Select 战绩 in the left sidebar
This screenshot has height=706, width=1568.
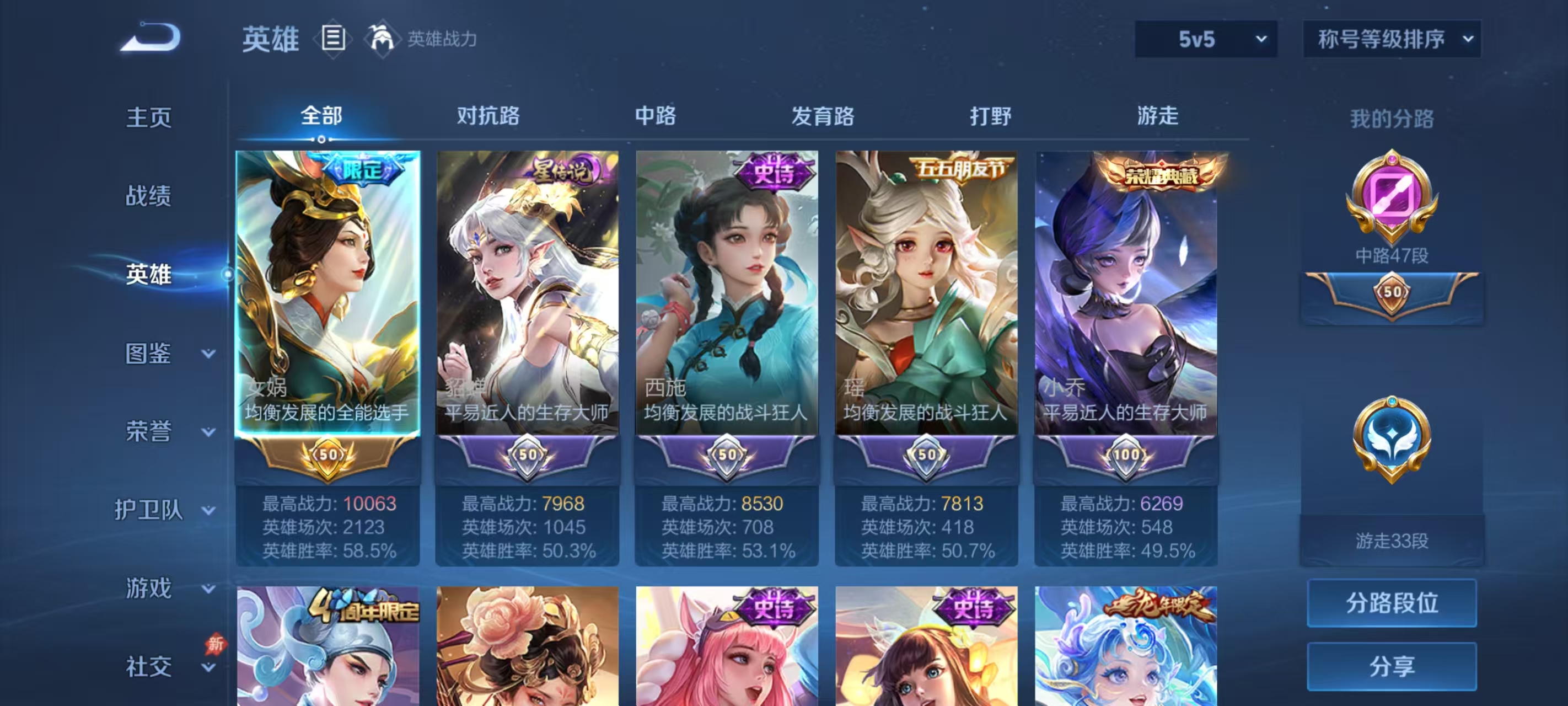(150, 196)
